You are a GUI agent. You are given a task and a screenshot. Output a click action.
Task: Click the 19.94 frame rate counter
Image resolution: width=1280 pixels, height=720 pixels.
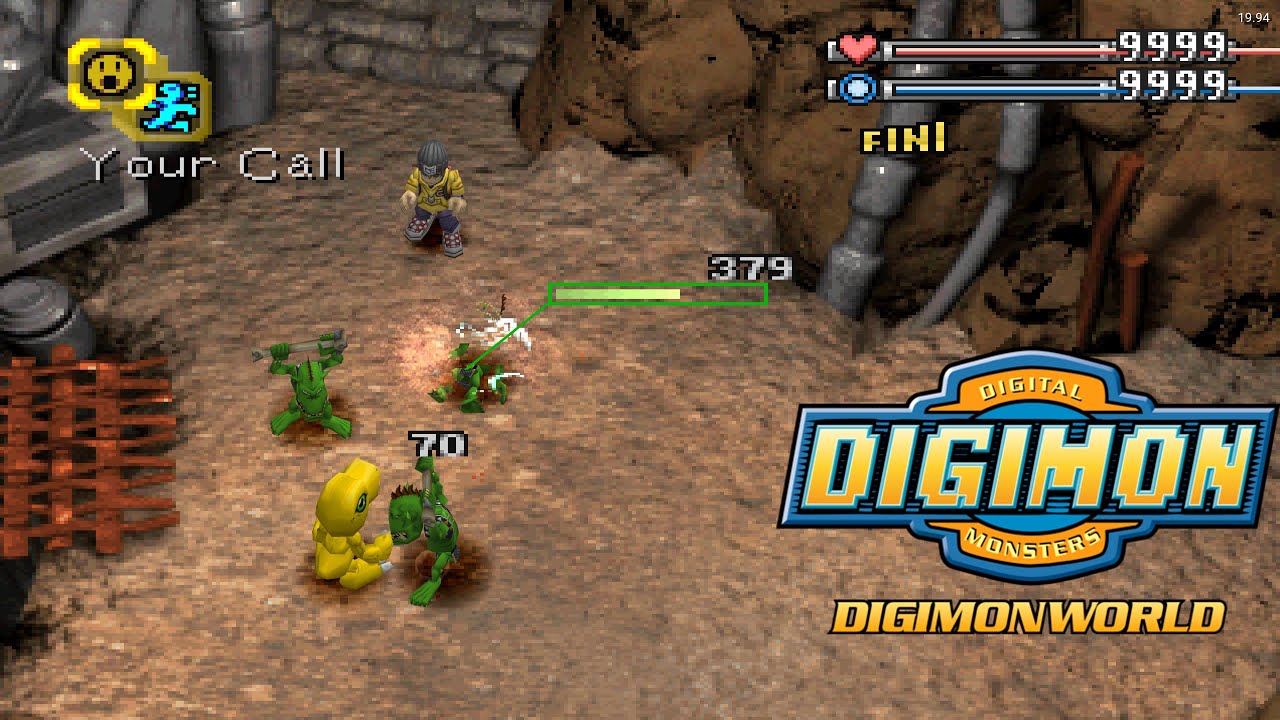click(1252, 16)
